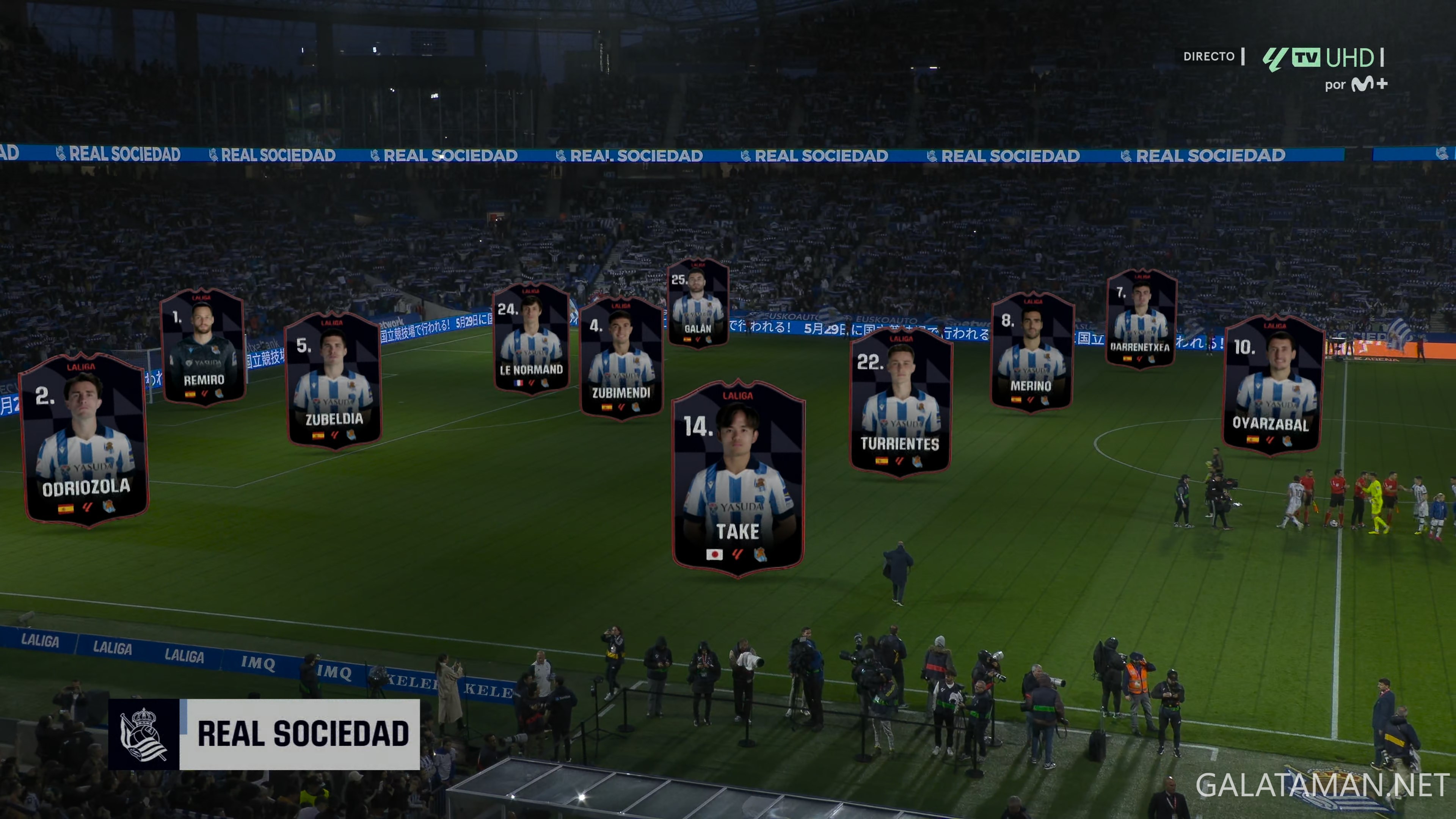Choose the Barrenetxea number 7 card
This screenshot has height=819, width=1456.
(1141, 318)
